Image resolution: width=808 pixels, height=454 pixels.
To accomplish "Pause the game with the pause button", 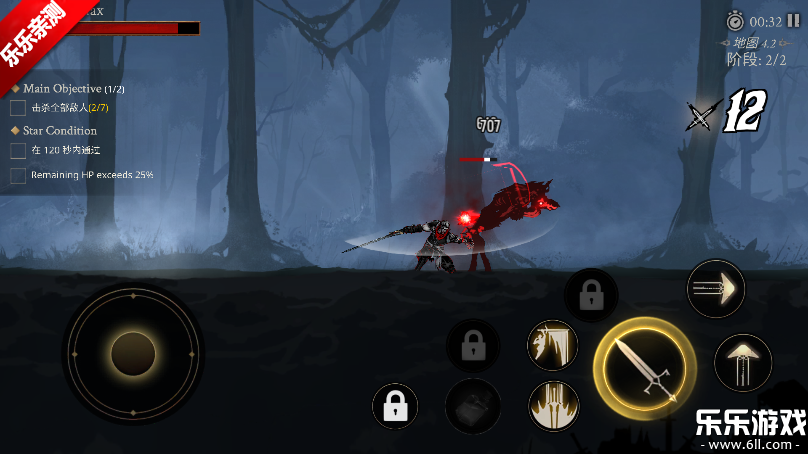I will [x=793, y=21].
